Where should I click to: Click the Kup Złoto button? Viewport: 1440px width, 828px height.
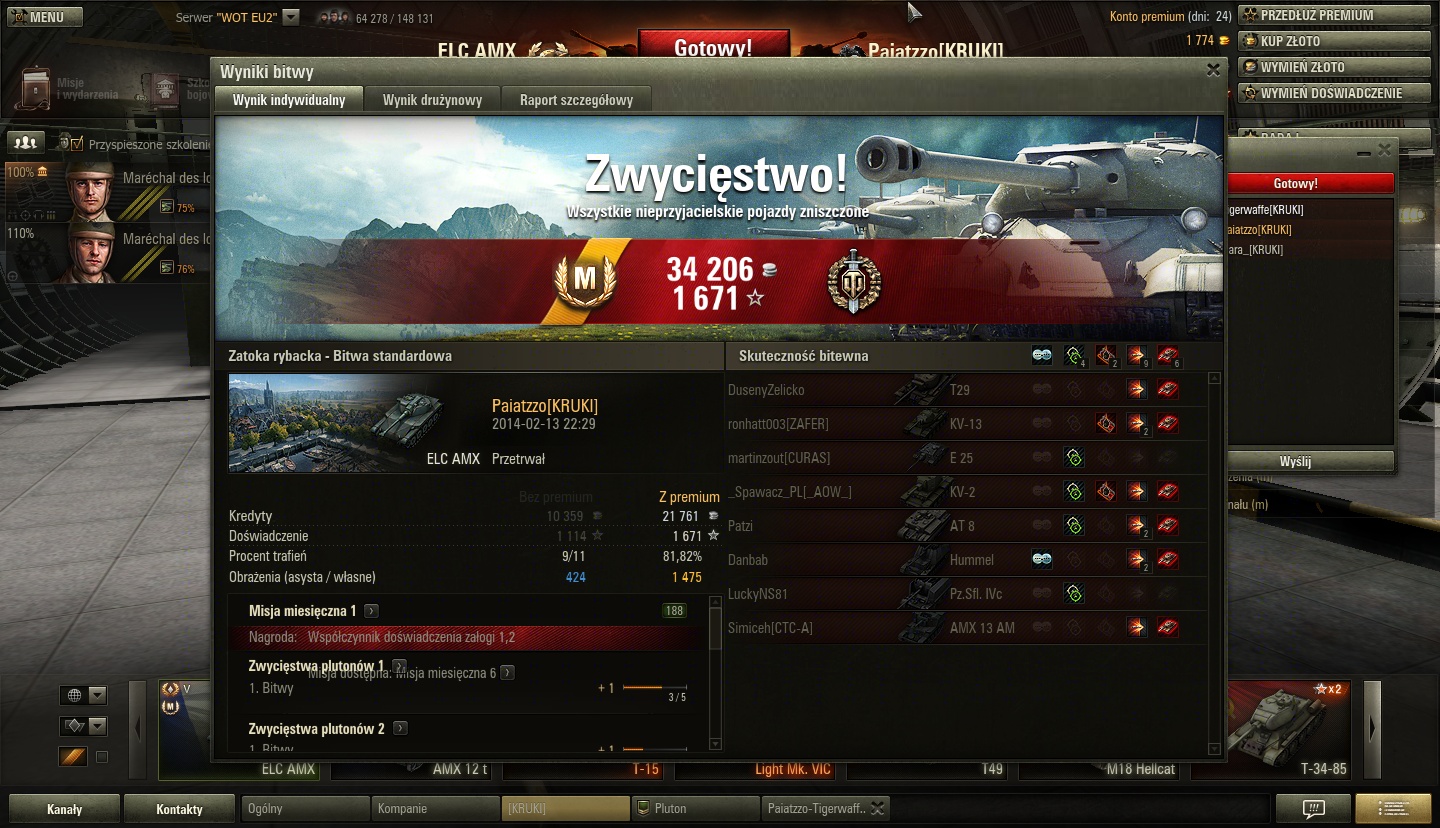coord(1334,41)
